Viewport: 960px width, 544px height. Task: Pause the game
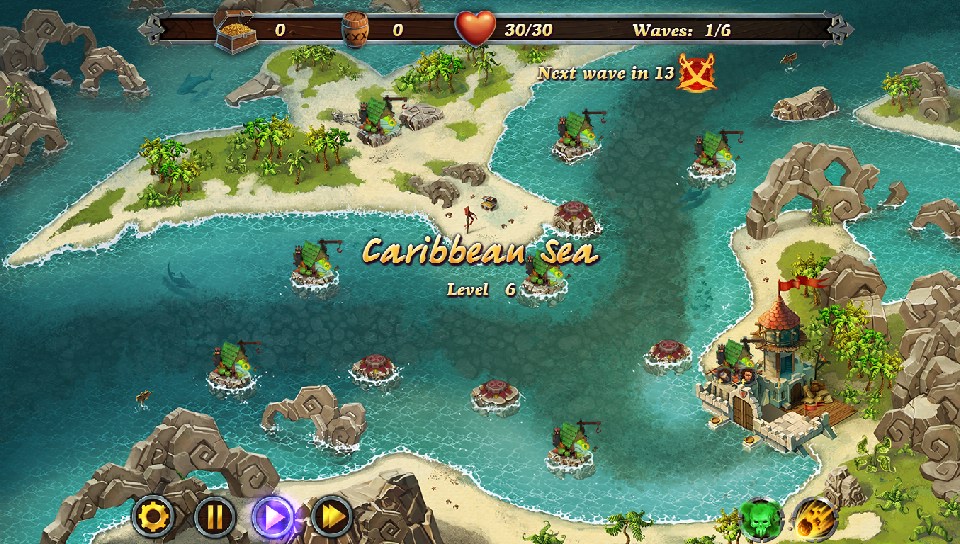point(214,517)
